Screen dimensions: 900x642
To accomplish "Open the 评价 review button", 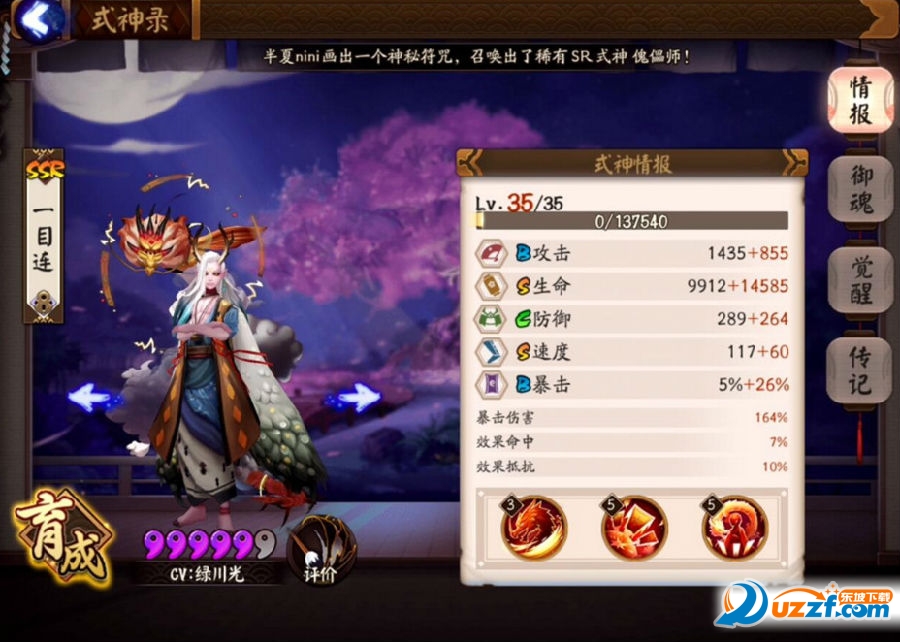I will pyautogui.click(x=319, y=550).
